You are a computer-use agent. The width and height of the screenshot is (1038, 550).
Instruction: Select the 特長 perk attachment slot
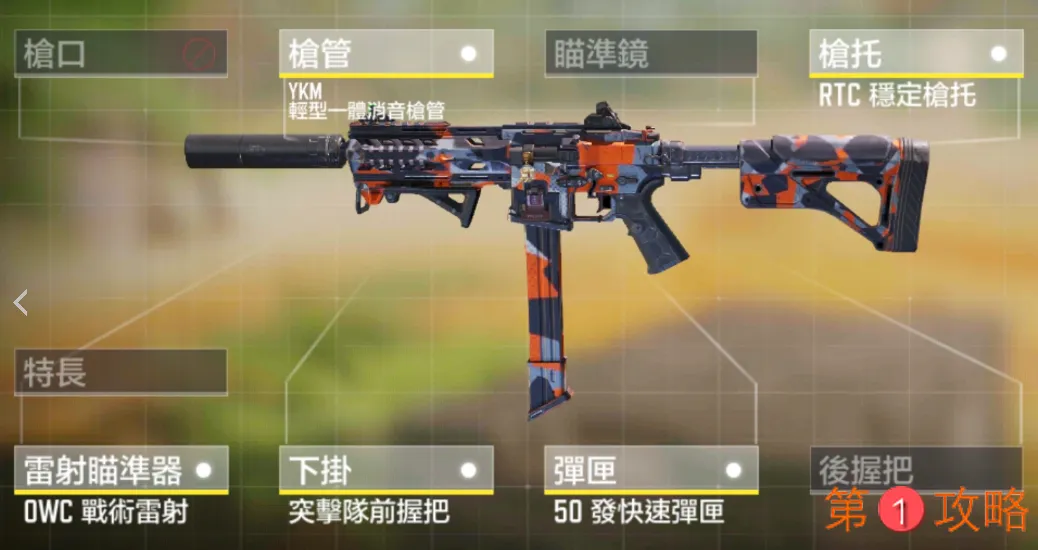120,372
